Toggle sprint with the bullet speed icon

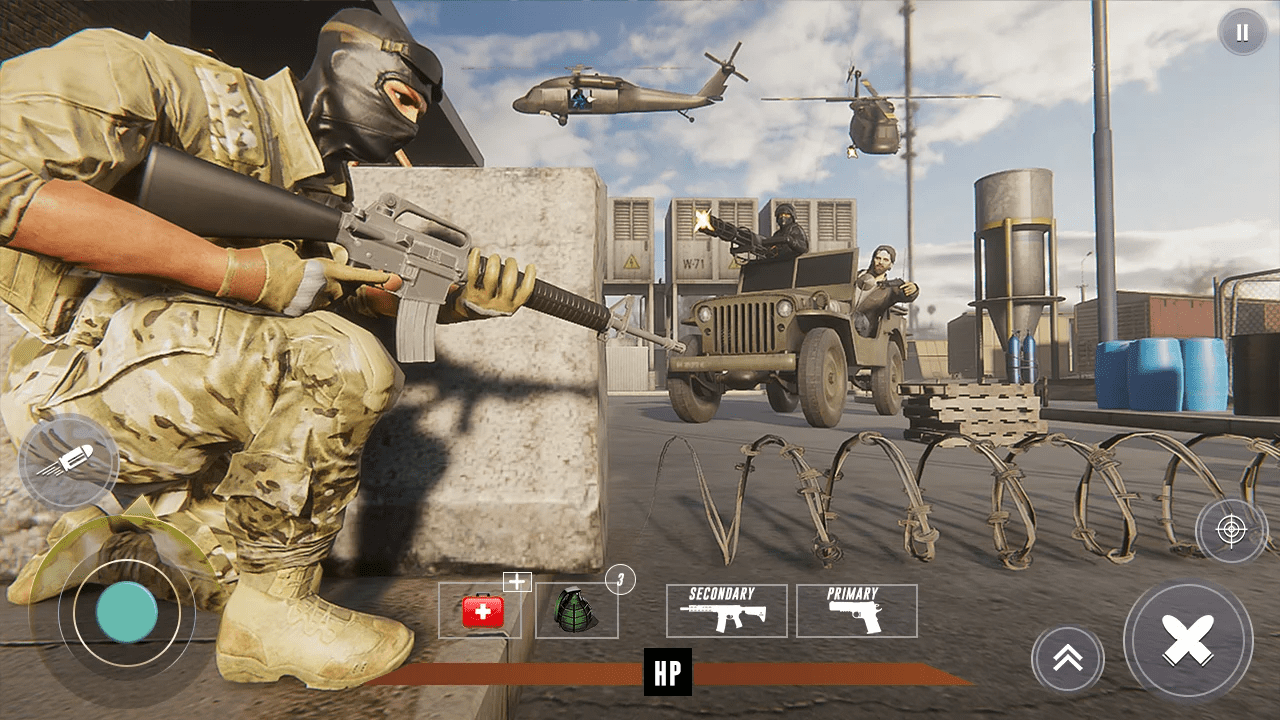click(x=67, y=463)
